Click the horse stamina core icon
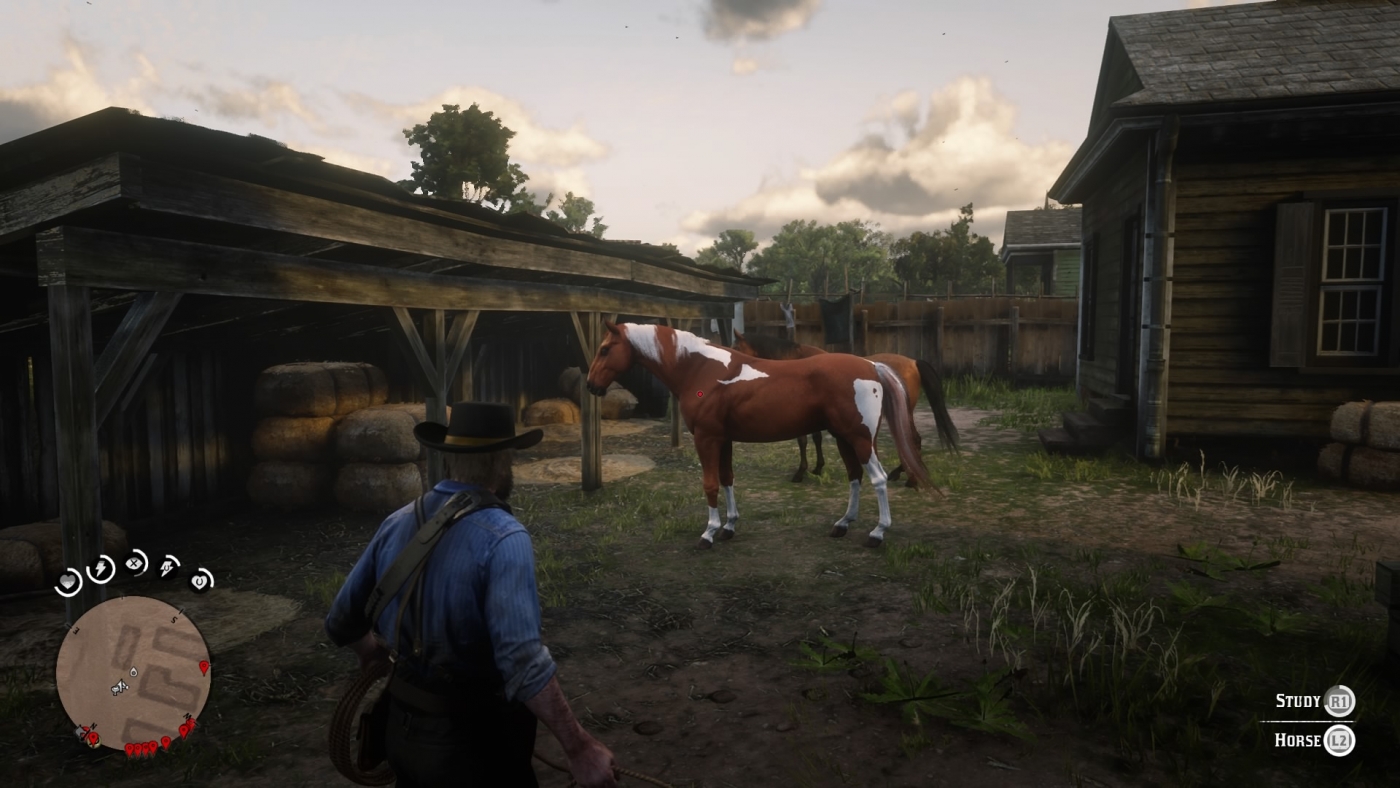Image resolution: width=1400 pixels, height=788 pixels. (x=166, y=569)
